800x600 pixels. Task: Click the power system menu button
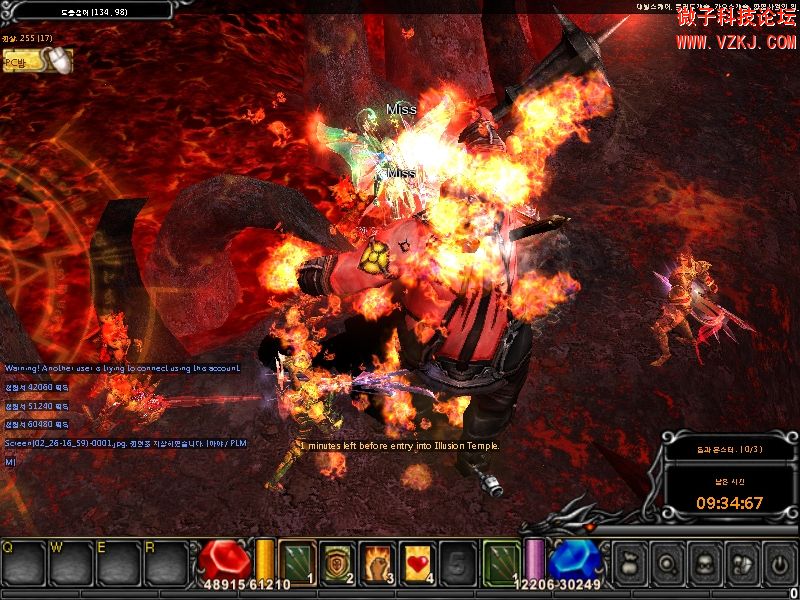click(x=778, y=565)
